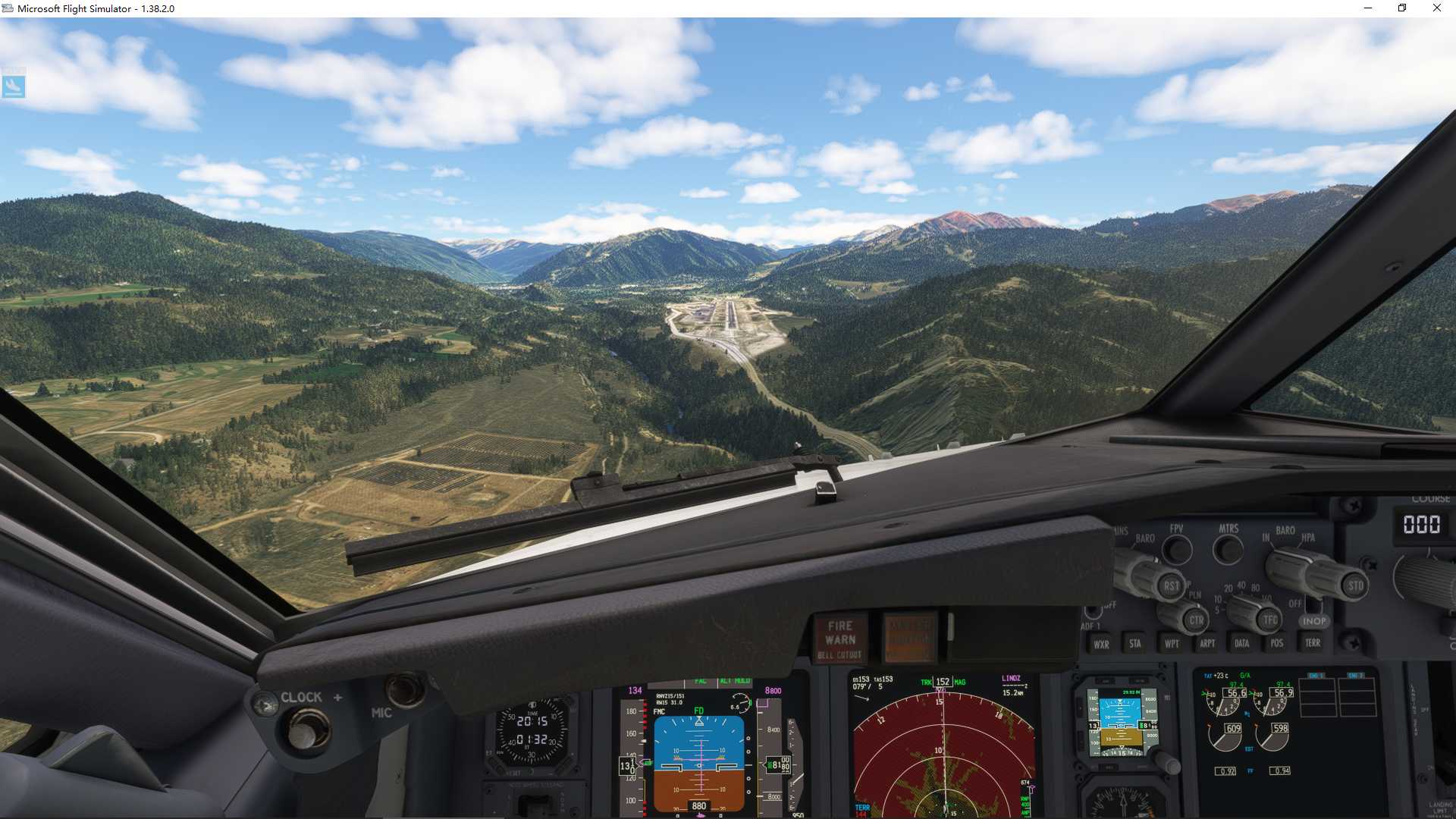Show airports with the ARPT button

(x=1207, y=643)
